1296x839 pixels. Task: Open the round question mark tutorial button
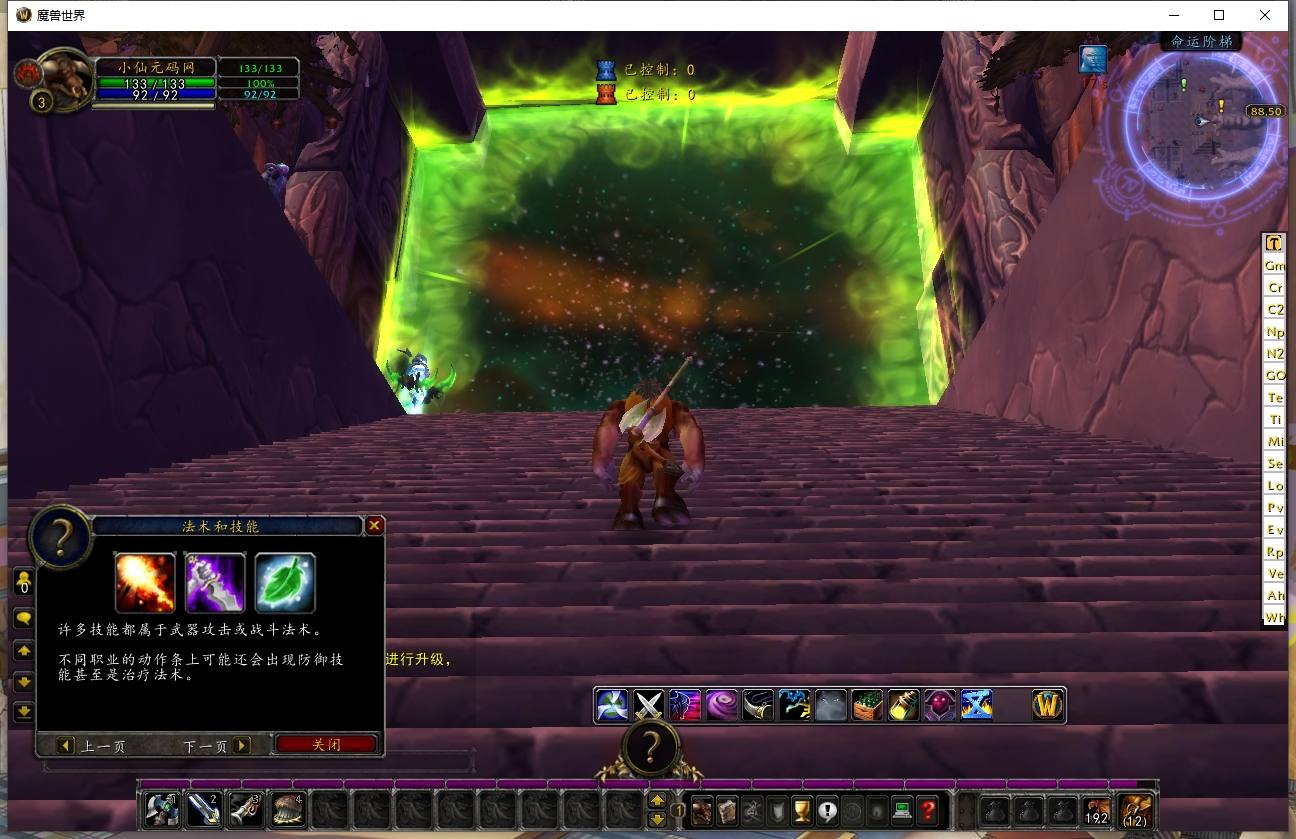pyautogui.click(x=650, y=745)
